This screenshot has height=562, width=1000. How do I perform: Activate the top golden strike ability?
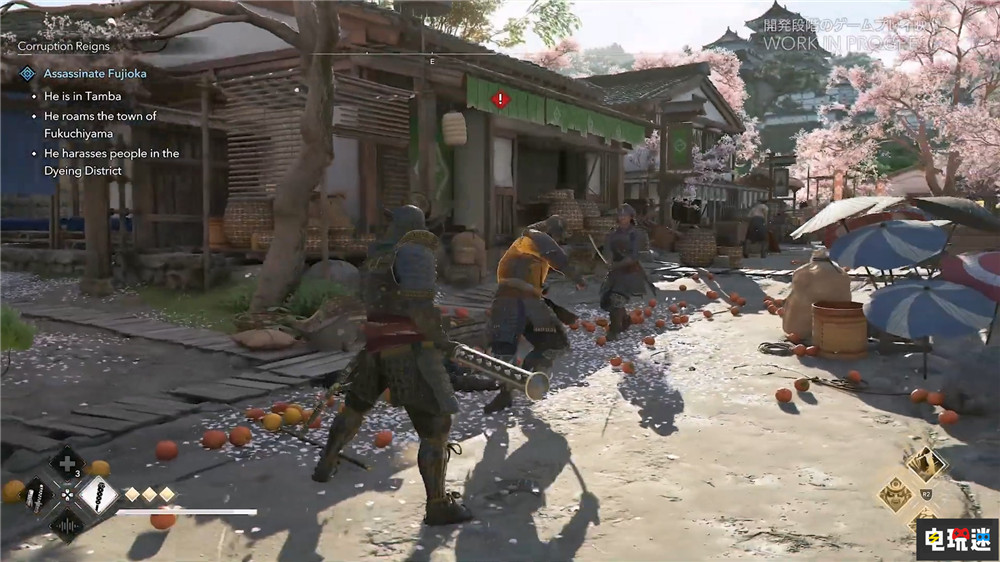pos(925,464)
